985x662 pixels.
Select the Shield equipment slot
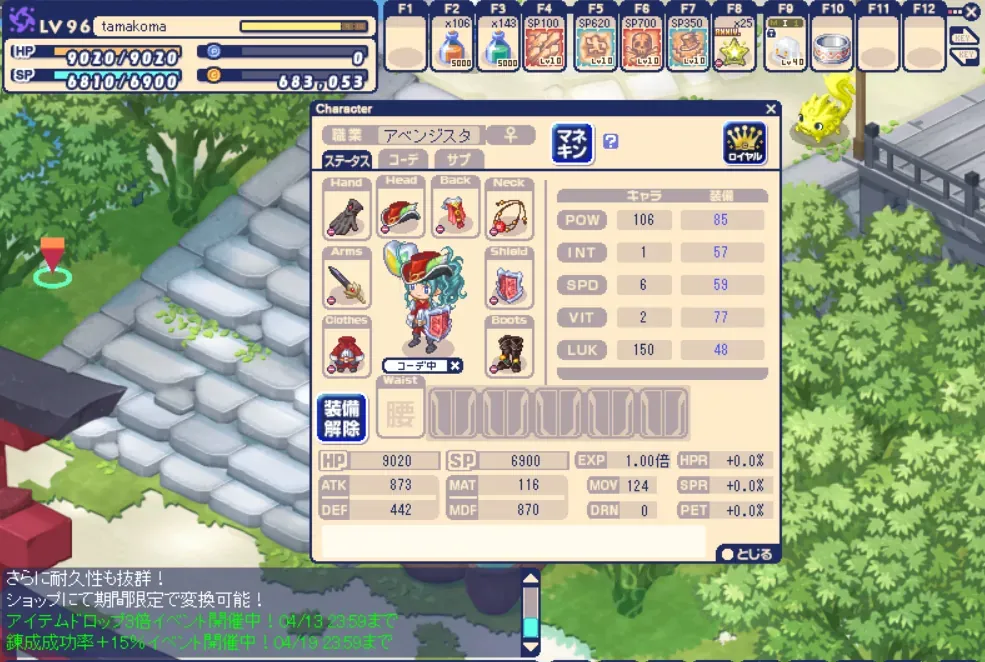pyautogui.click(x=508, y=278)
